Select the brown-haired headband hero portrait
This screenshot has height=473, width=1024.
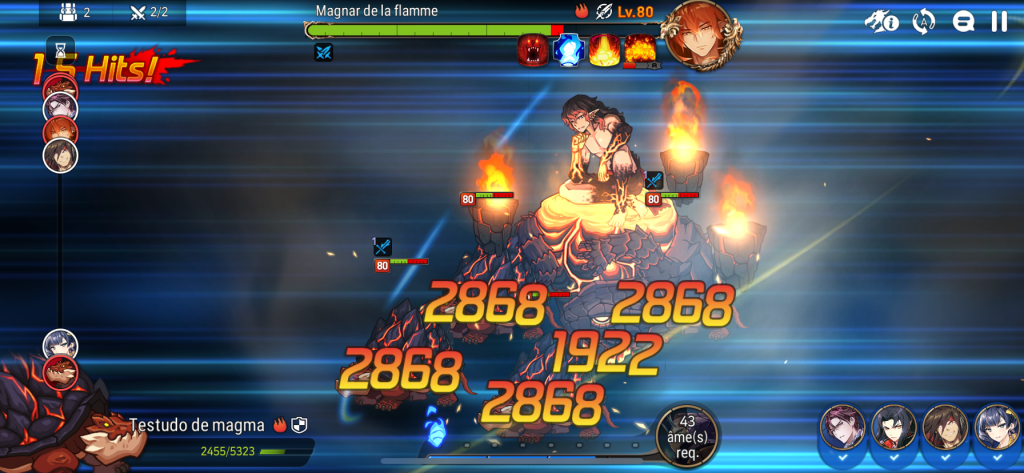944,428
